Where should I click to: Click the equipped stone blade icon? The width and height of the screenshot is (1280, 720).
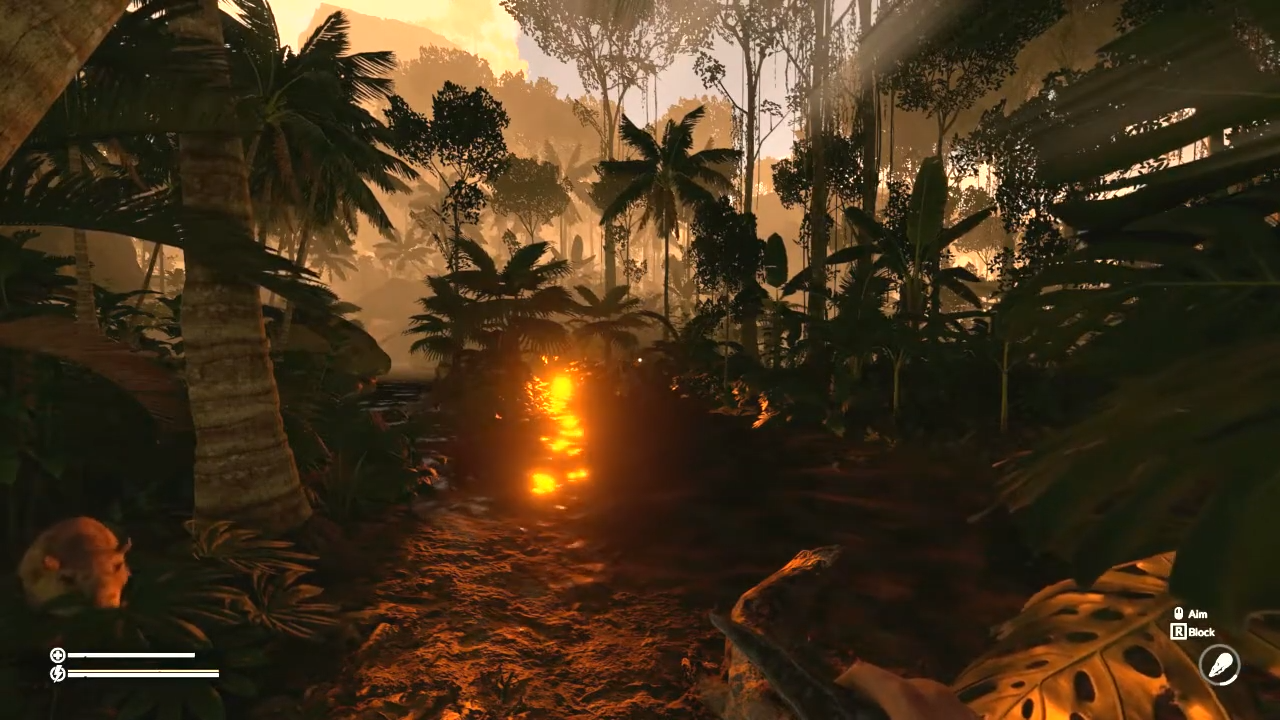point(1219,665)
